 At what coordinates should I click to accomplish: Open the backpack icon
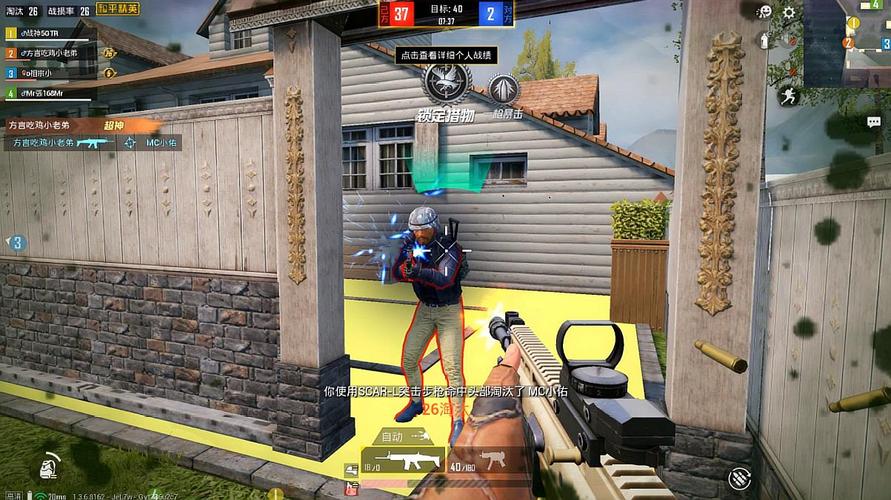tap(46, 467)
